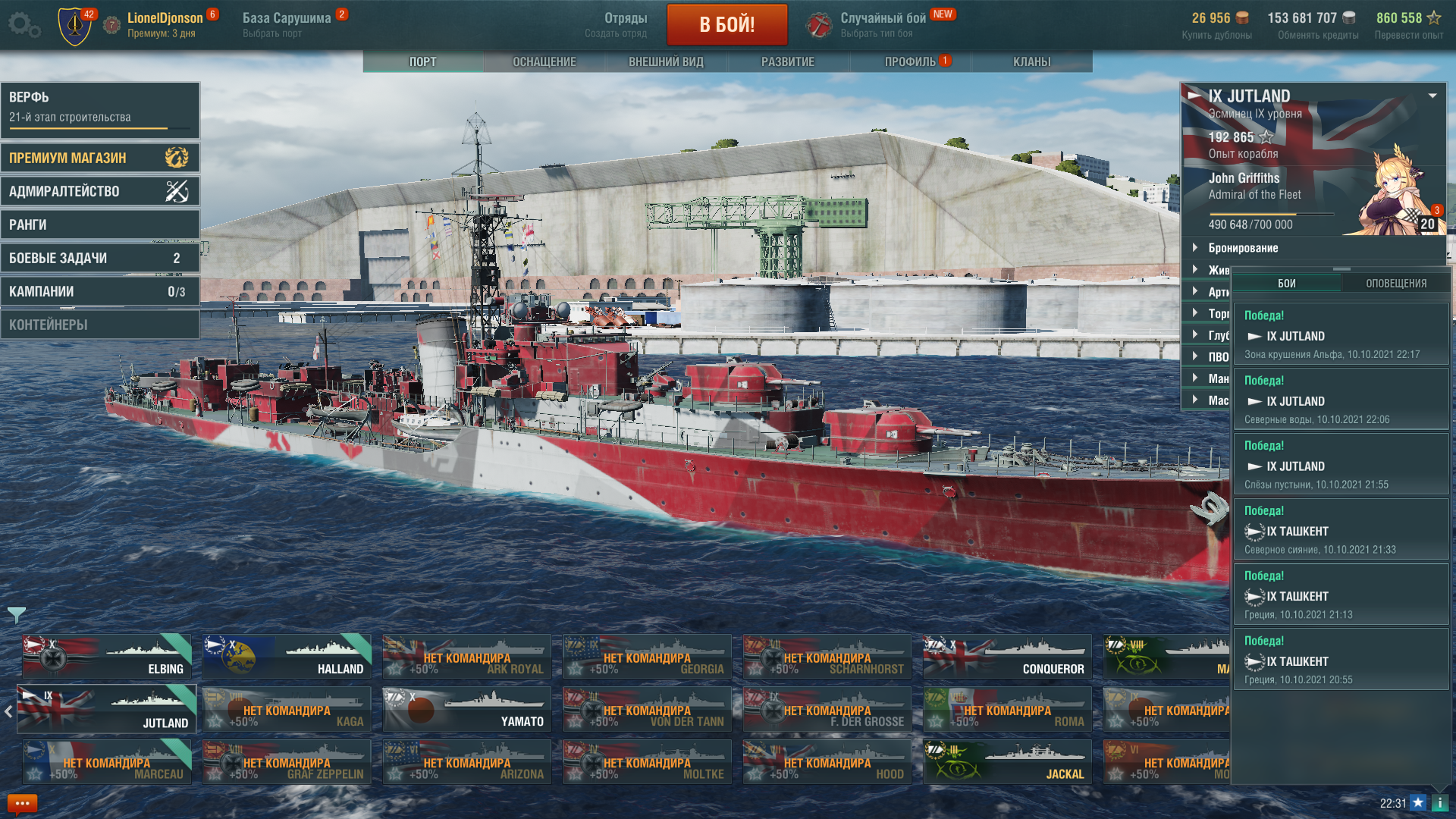This screenshot has height=819, width=1456.
Task: Go to the РАЗВИТИЕ tab
Action: coord(788,61)
